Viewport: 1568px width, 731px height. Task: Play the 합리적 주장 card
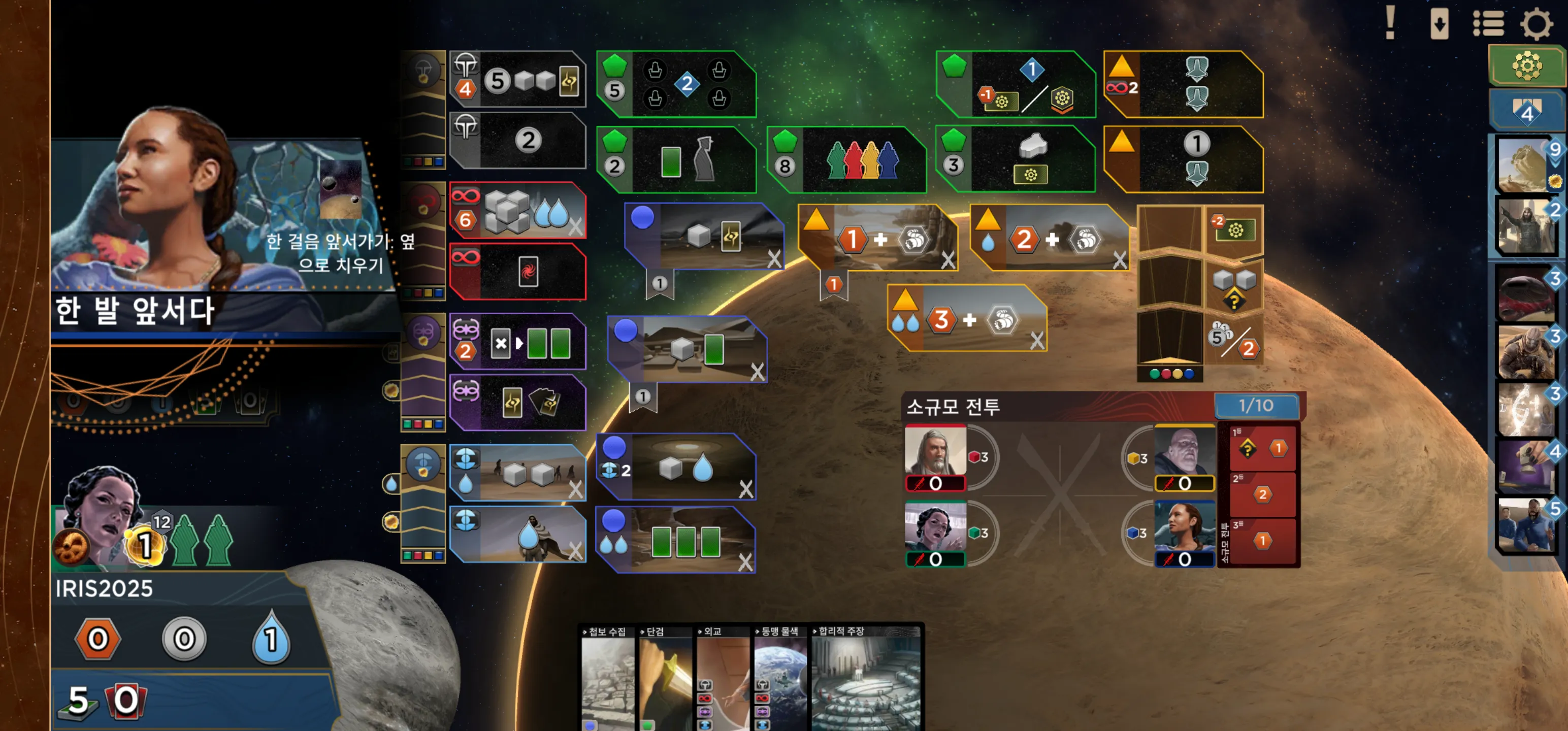pos(866,679)
